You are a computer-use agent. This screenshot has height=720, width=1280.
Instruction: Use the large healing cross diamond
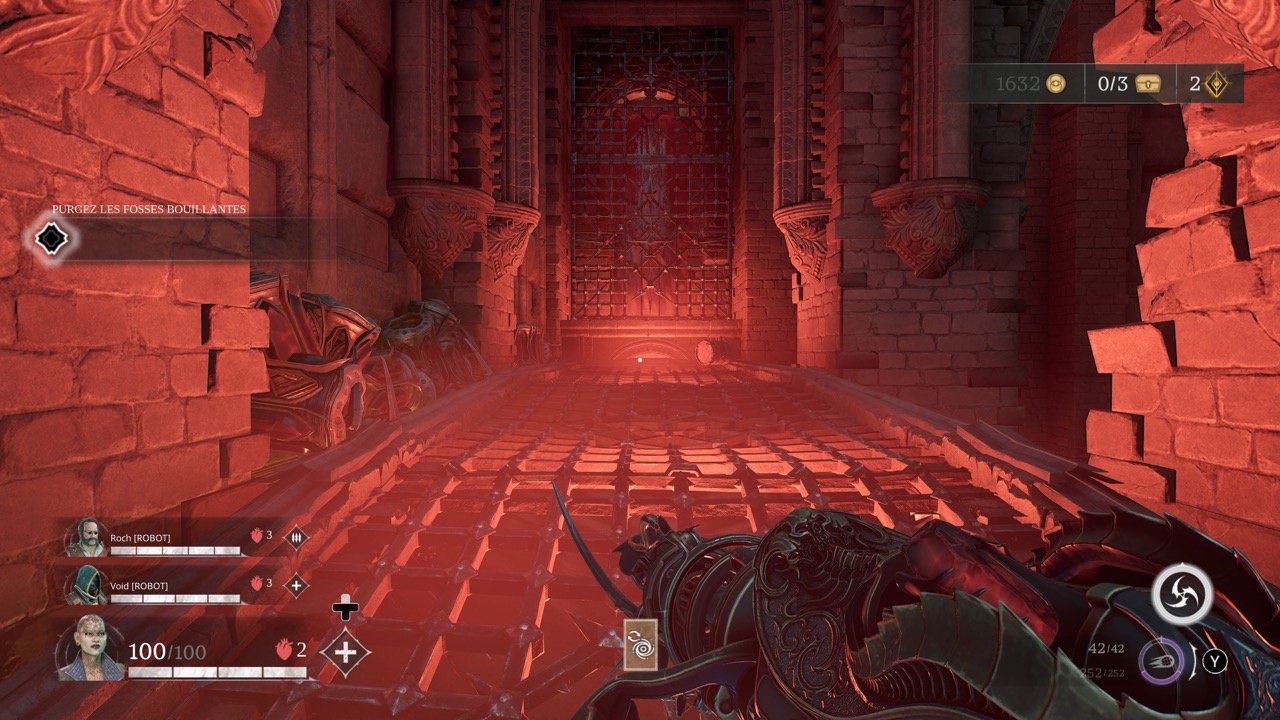345,652
